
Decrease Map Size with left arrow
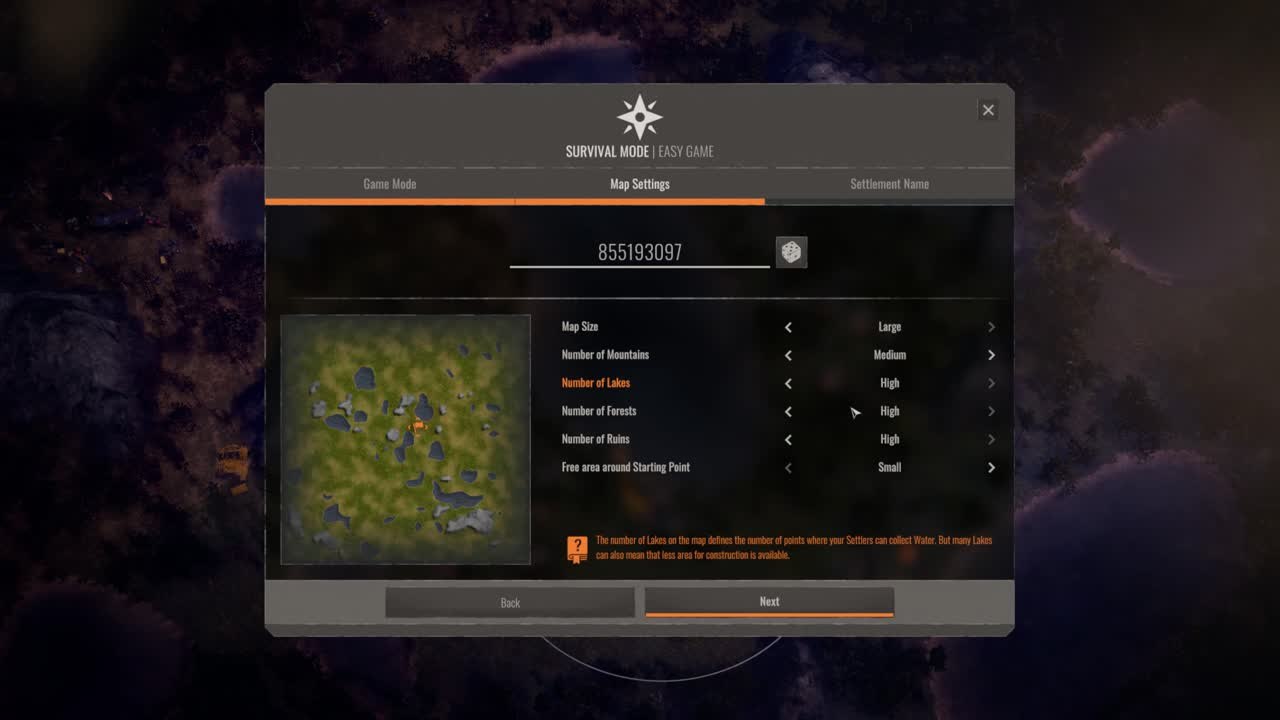click(788, 327)
